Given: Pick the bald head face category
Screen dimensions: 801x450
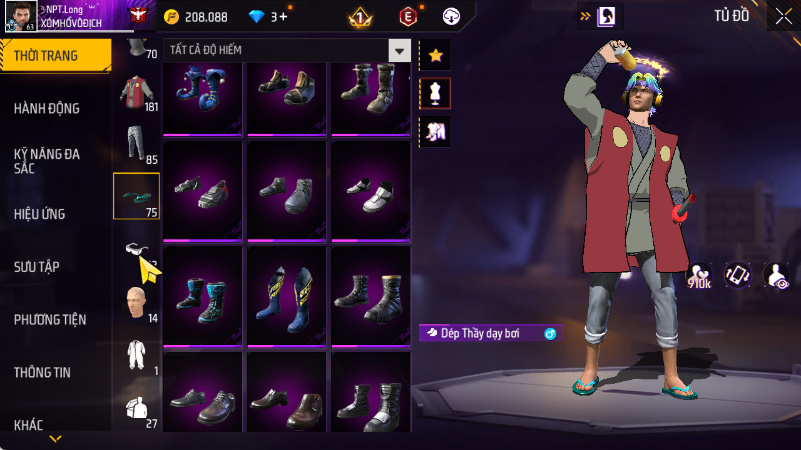Looking at the screenshot, I should click(135, 300).
